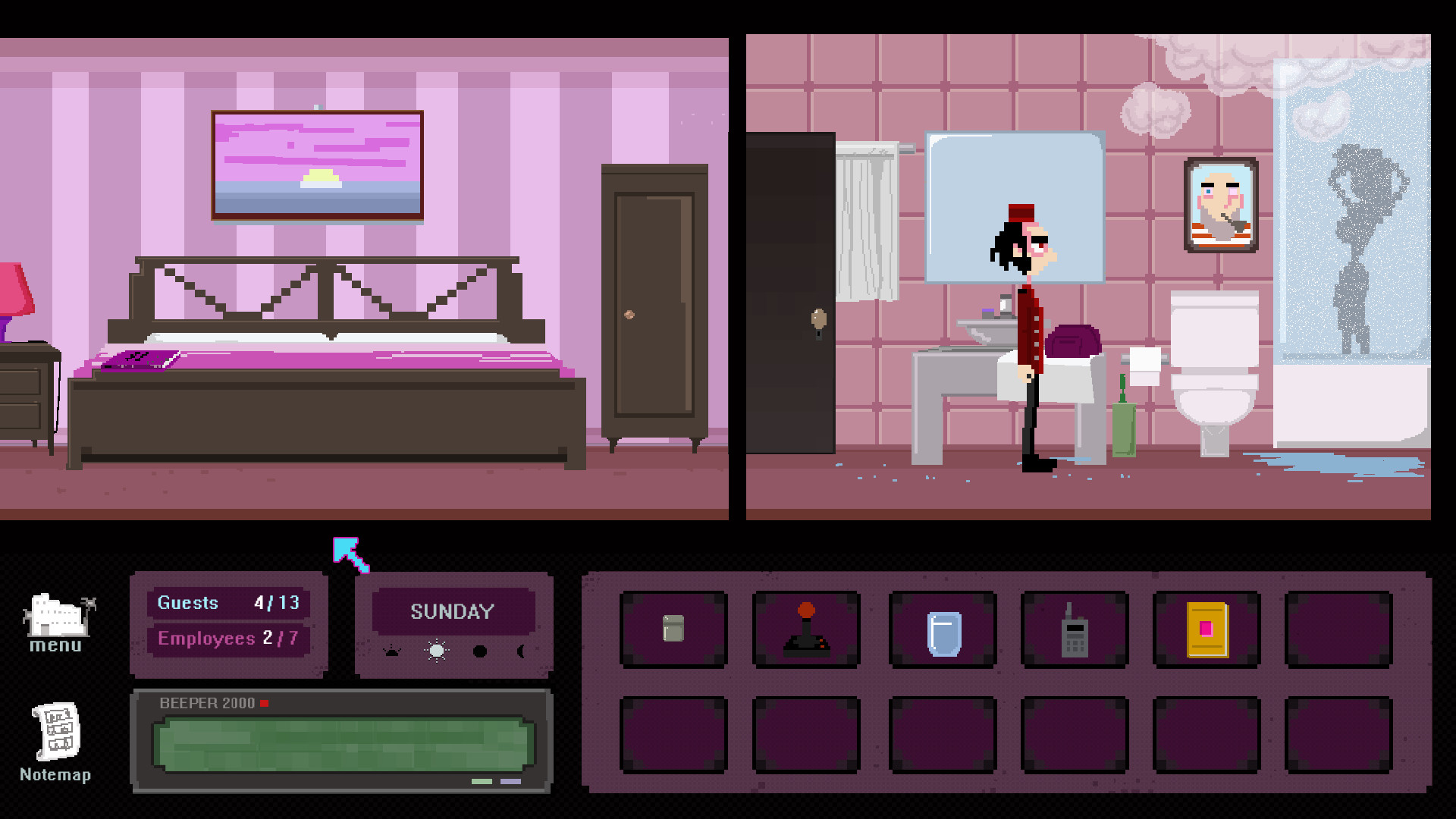The height and width of the screenshot is (819, 1456).
Task: Click the red indicator beside BEEPER 2000
Action: coord(265,703)
